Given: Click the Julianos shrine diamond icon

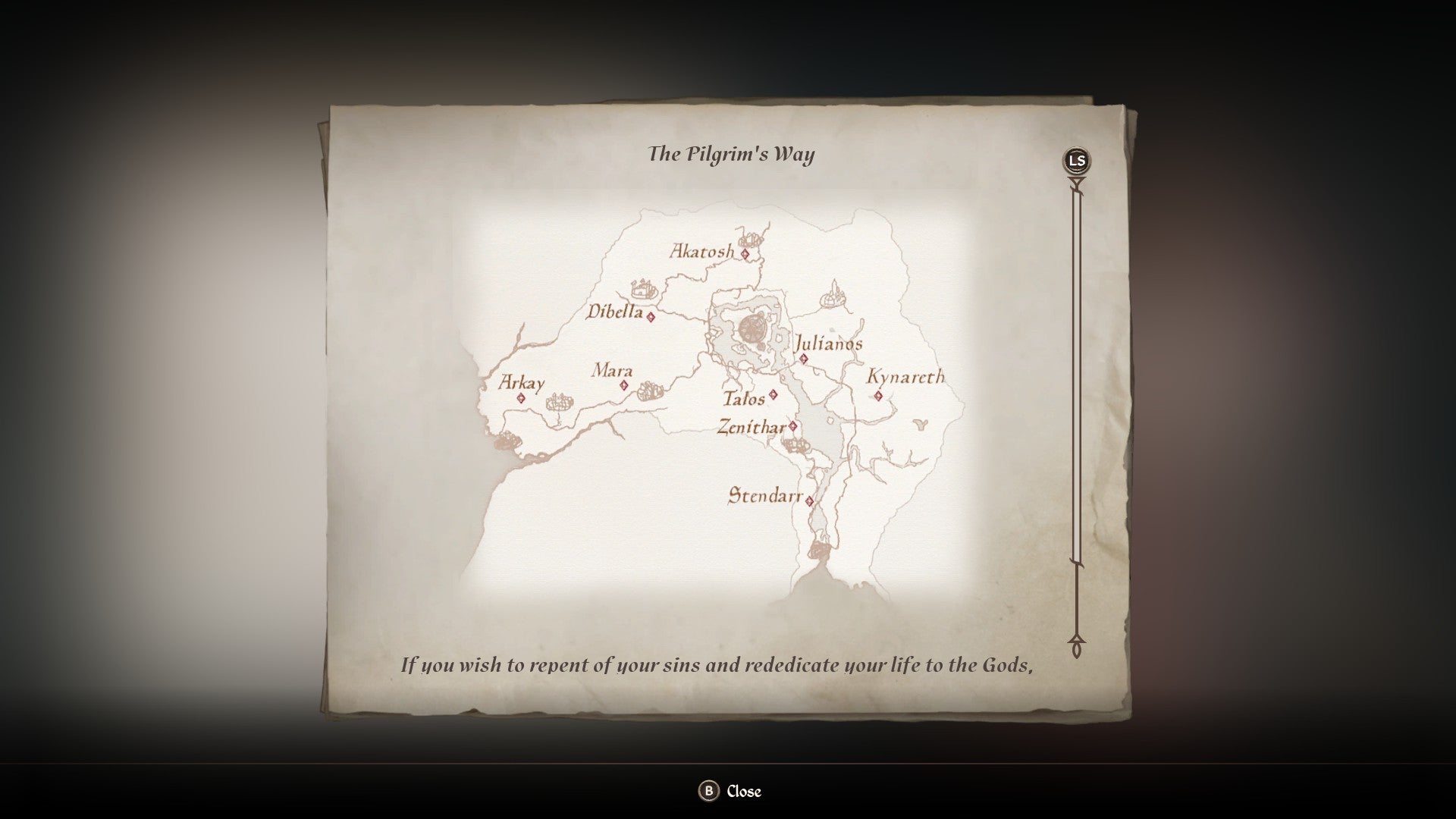Looking at the screenshot, I should tap(804, 358).
